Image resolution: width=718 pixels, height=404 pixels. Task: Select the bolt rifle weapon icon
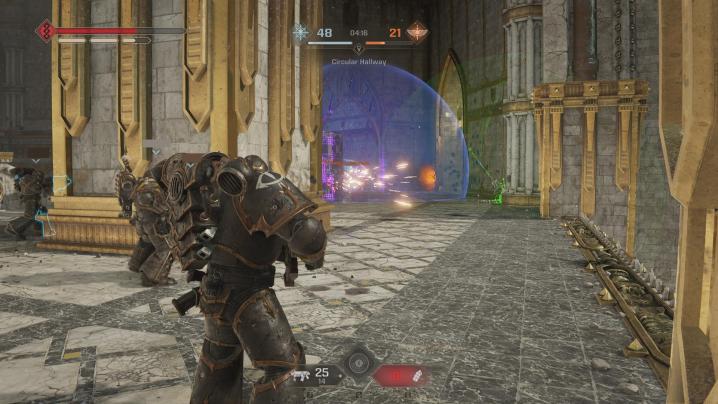click(300, 376)
